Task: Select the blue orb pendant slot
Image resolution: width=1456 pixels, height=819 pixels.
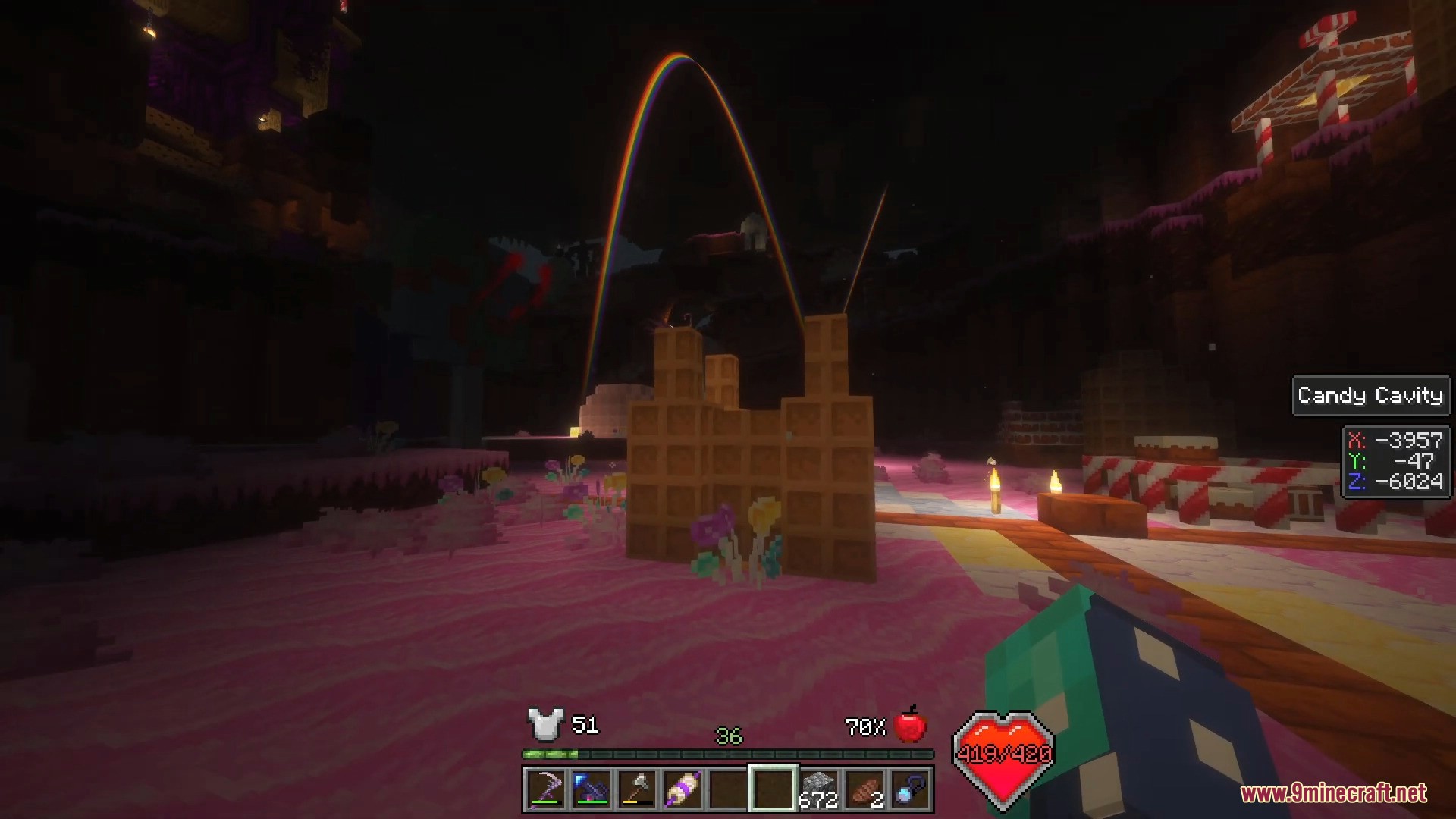Action: [x=909, y=789]
